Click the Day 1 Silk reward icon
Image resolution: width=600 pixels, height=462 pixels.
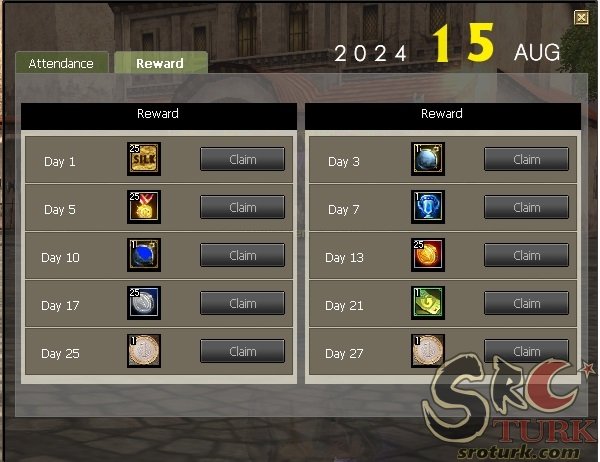click(x=144, y=159)
